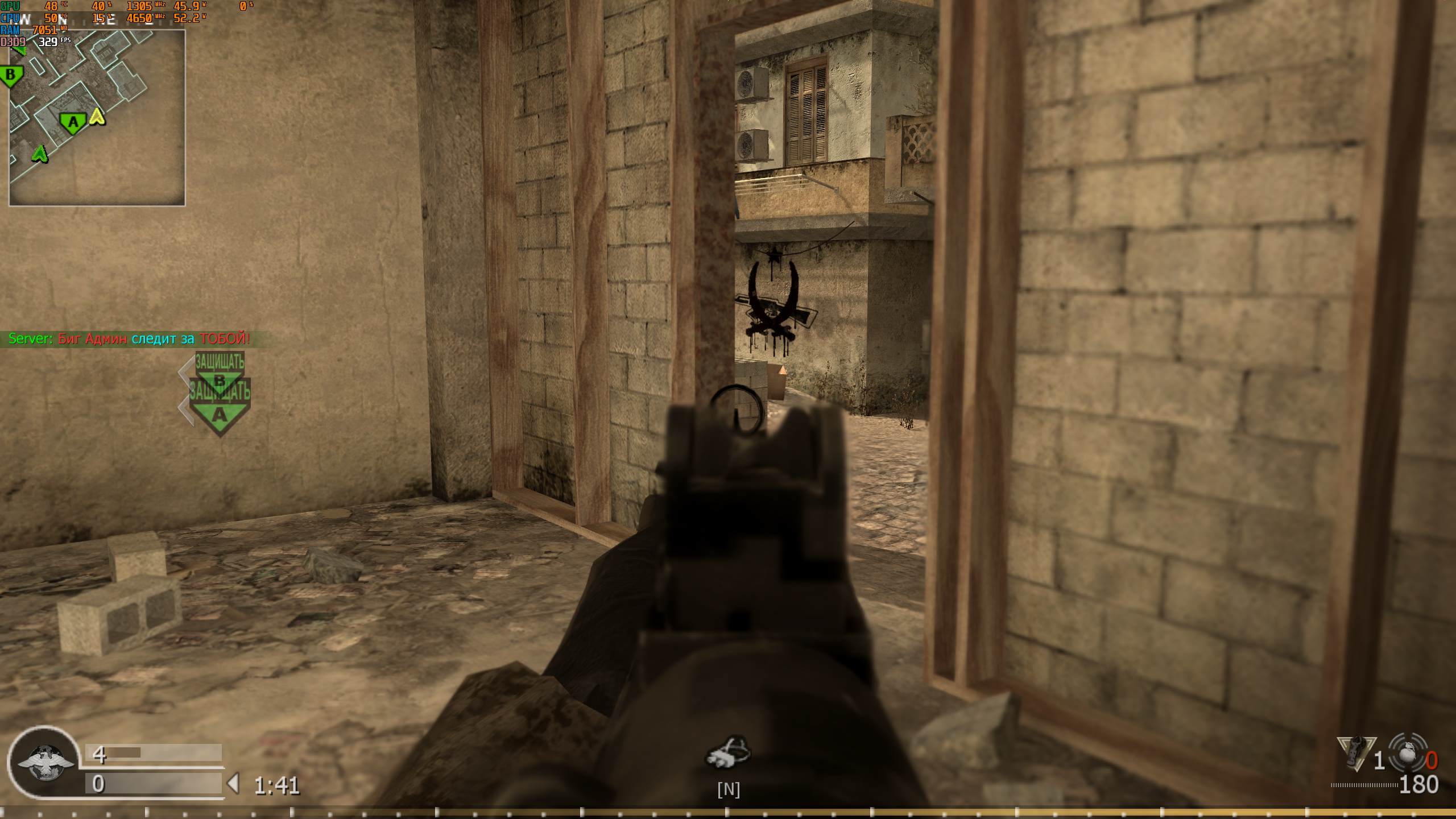Viewport: 1456px width, 819px height.
Task: Select objective A marker on the minimap
Action: tap(72, 122)
